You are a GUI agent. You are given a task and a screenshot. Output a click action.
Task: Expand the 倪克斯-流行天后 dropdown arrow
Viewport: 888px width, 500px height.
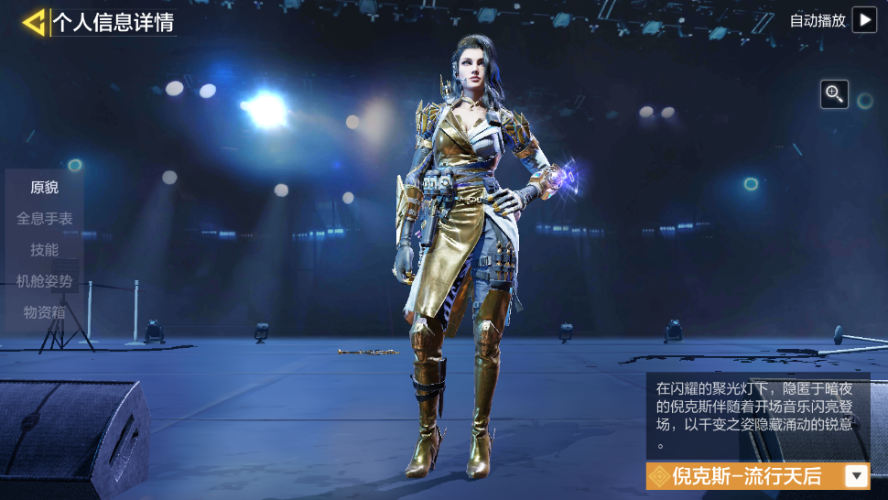[x=856, y=476]
